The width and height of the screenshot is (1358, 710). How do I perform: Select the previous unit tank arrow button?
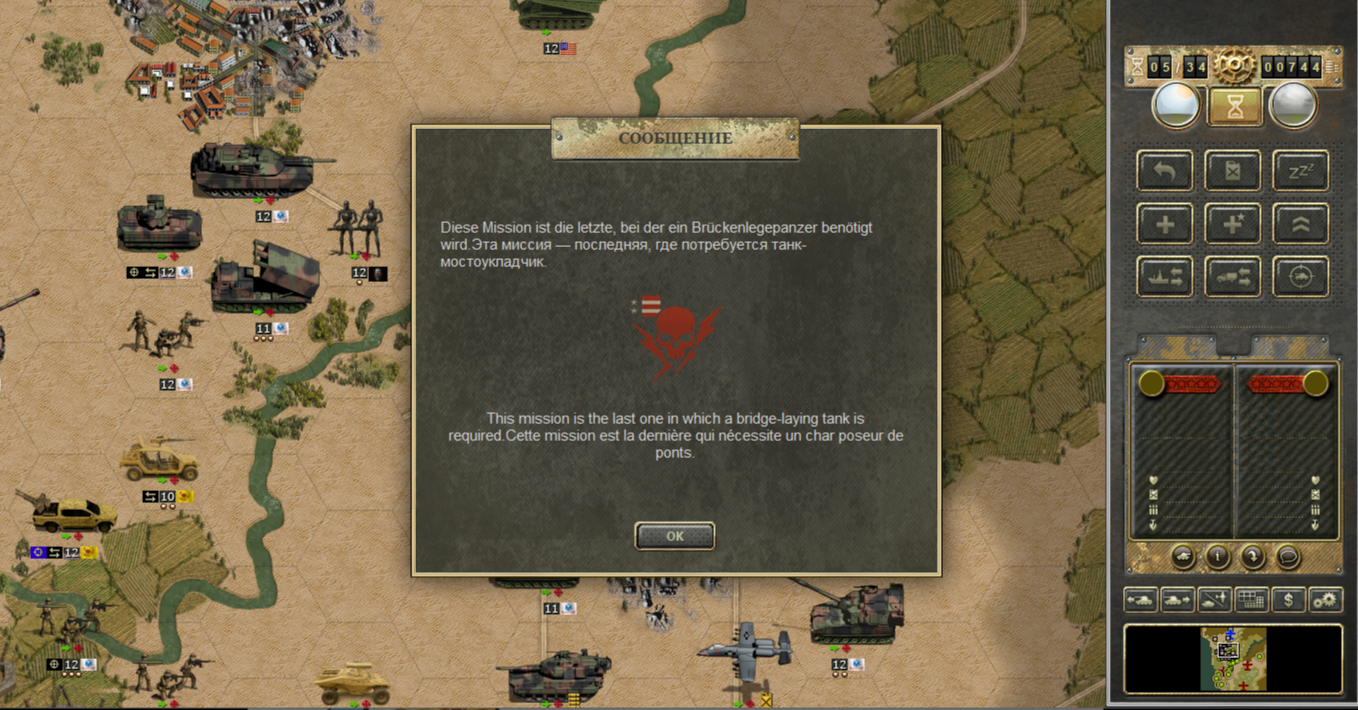coord(1141,600)
